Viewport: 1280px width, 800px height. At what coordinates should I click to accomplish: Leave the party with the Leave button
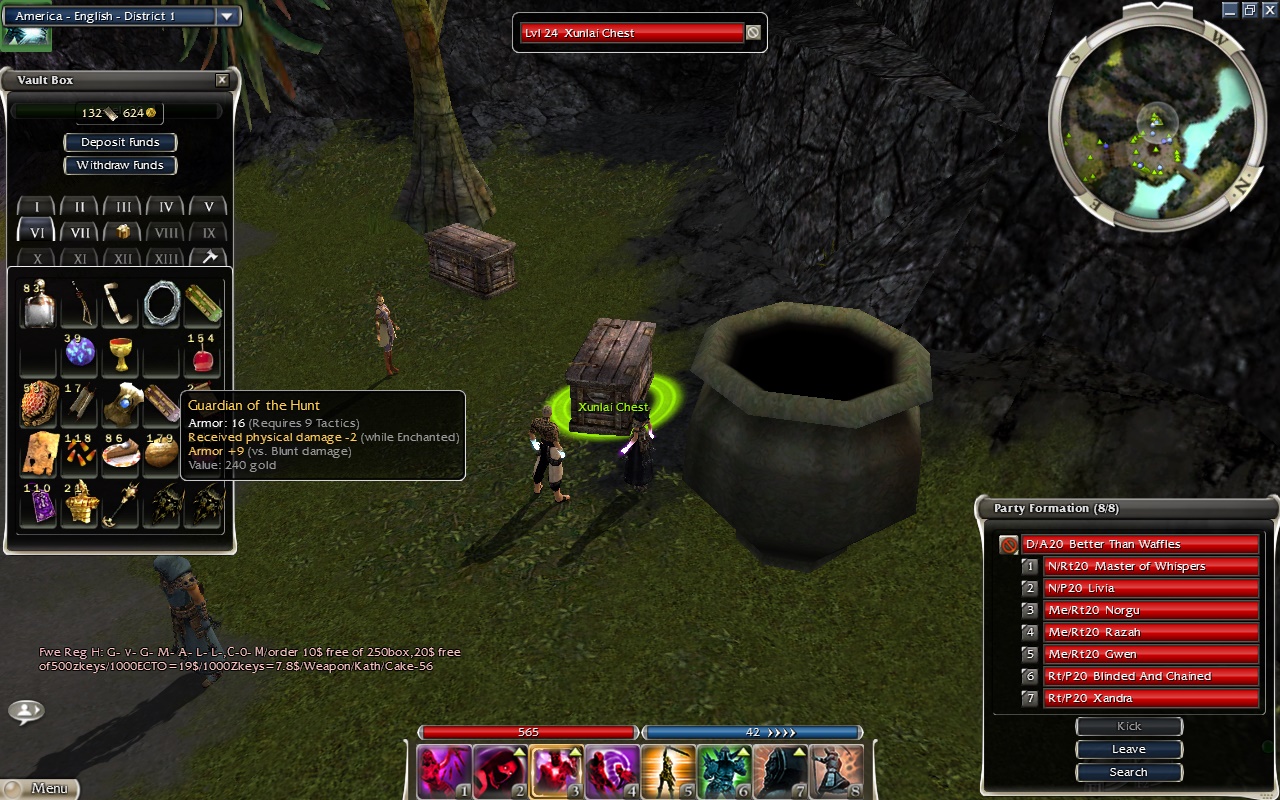(1128, 749)
